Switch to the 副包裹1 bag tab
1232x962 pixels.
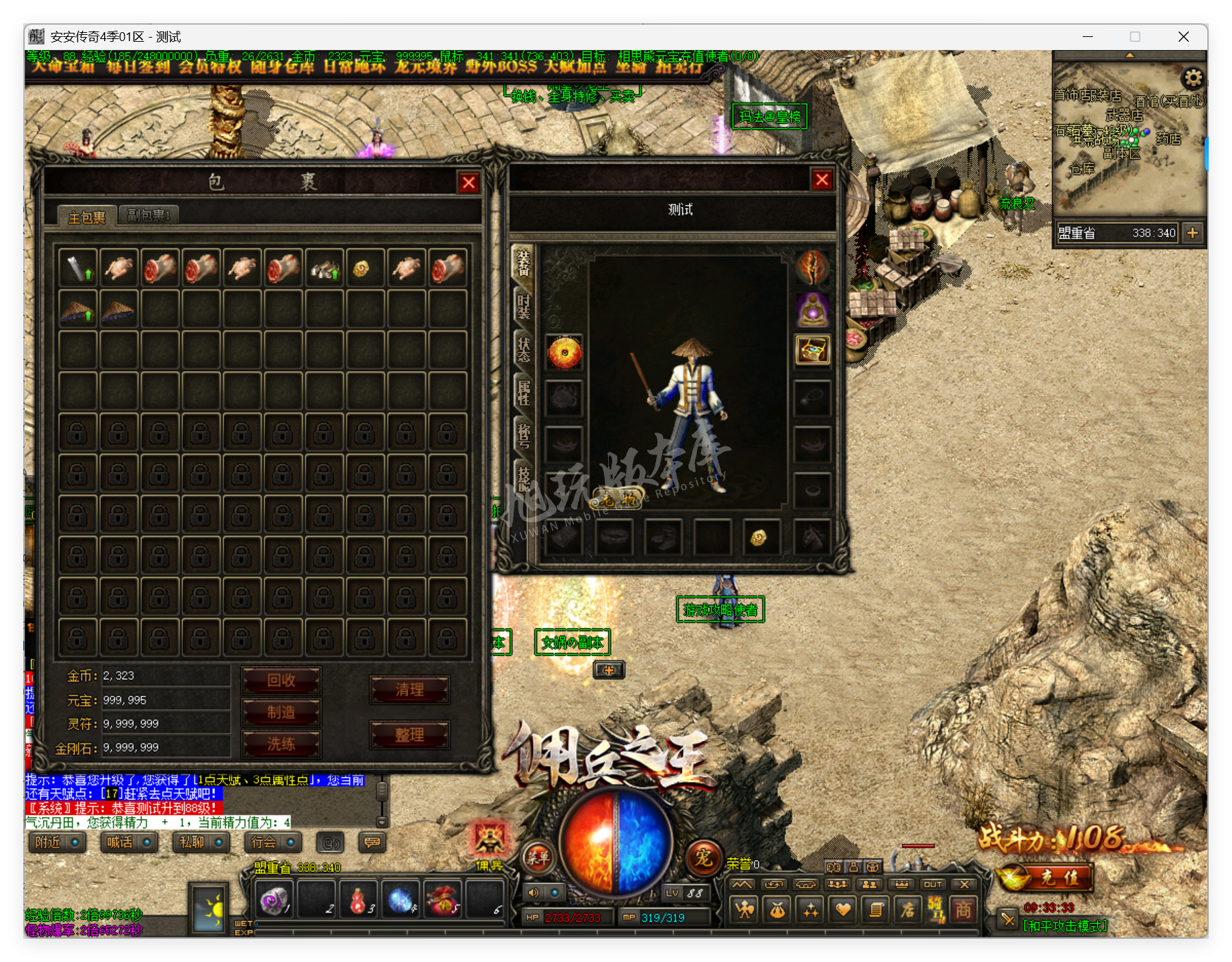tap(149, 215)
